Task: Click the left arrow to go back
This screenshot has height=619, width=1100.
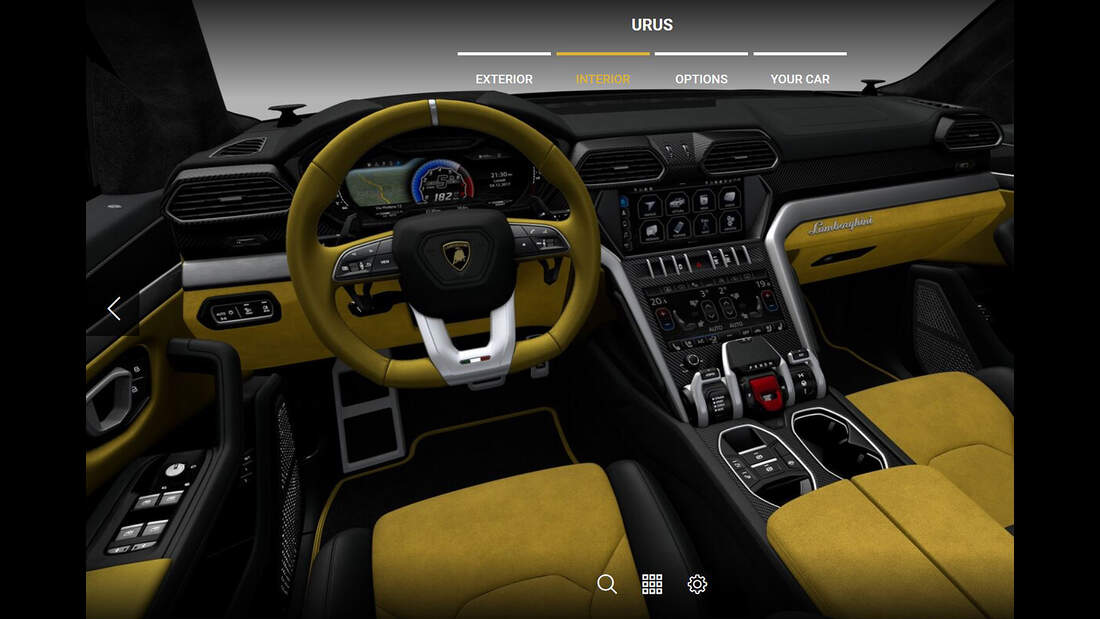Action: click(x=114, y=309)
